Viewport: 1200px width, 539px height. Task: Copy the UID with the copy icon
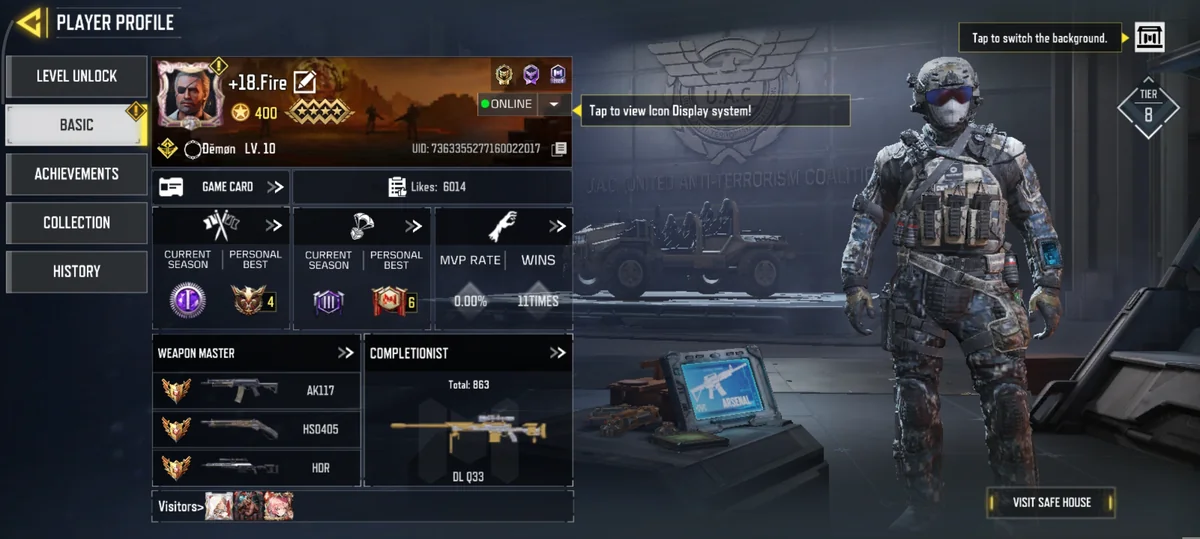click(559, 149)
